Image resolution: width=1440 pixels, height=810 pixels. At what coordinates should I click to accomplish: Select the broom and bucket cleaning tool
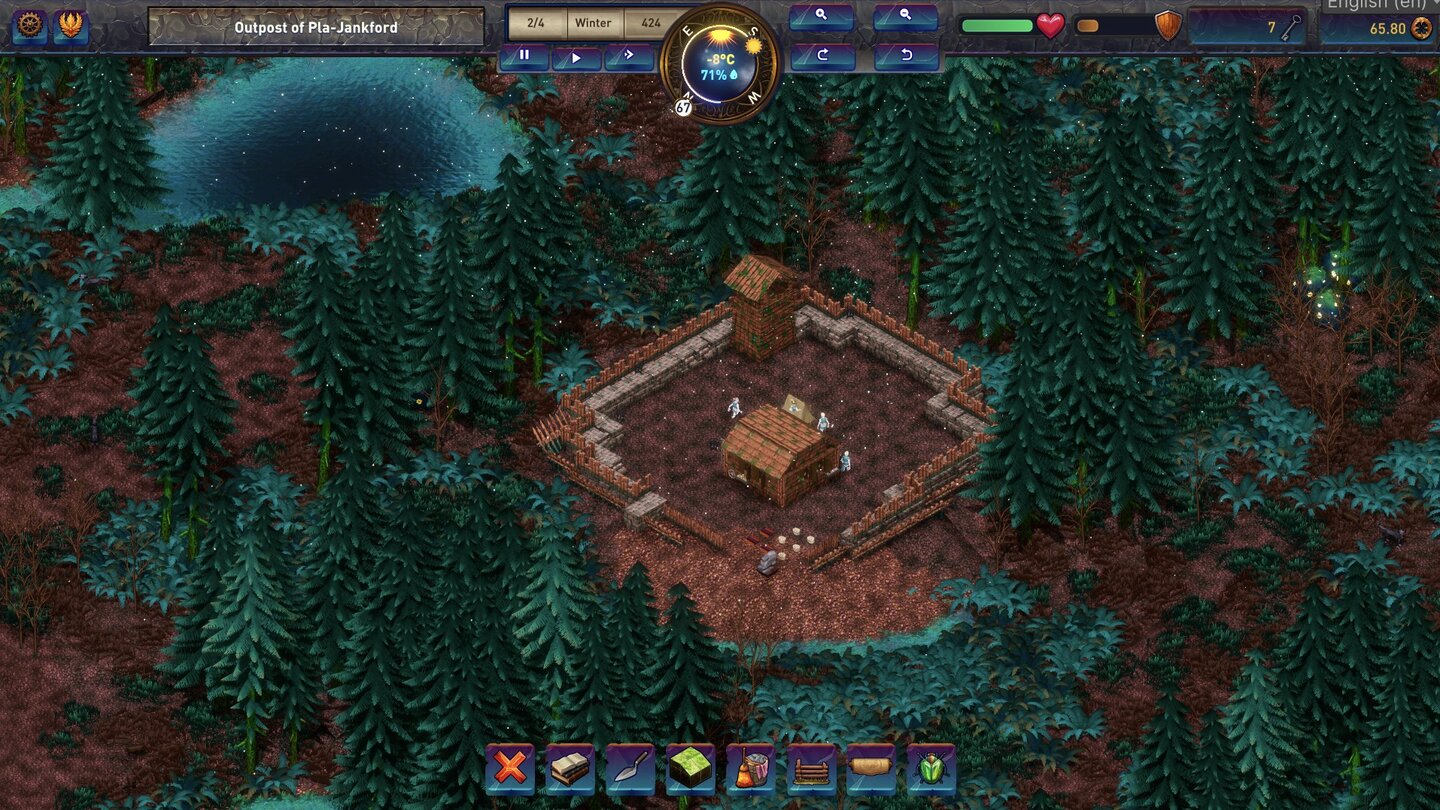coord(751,770)
